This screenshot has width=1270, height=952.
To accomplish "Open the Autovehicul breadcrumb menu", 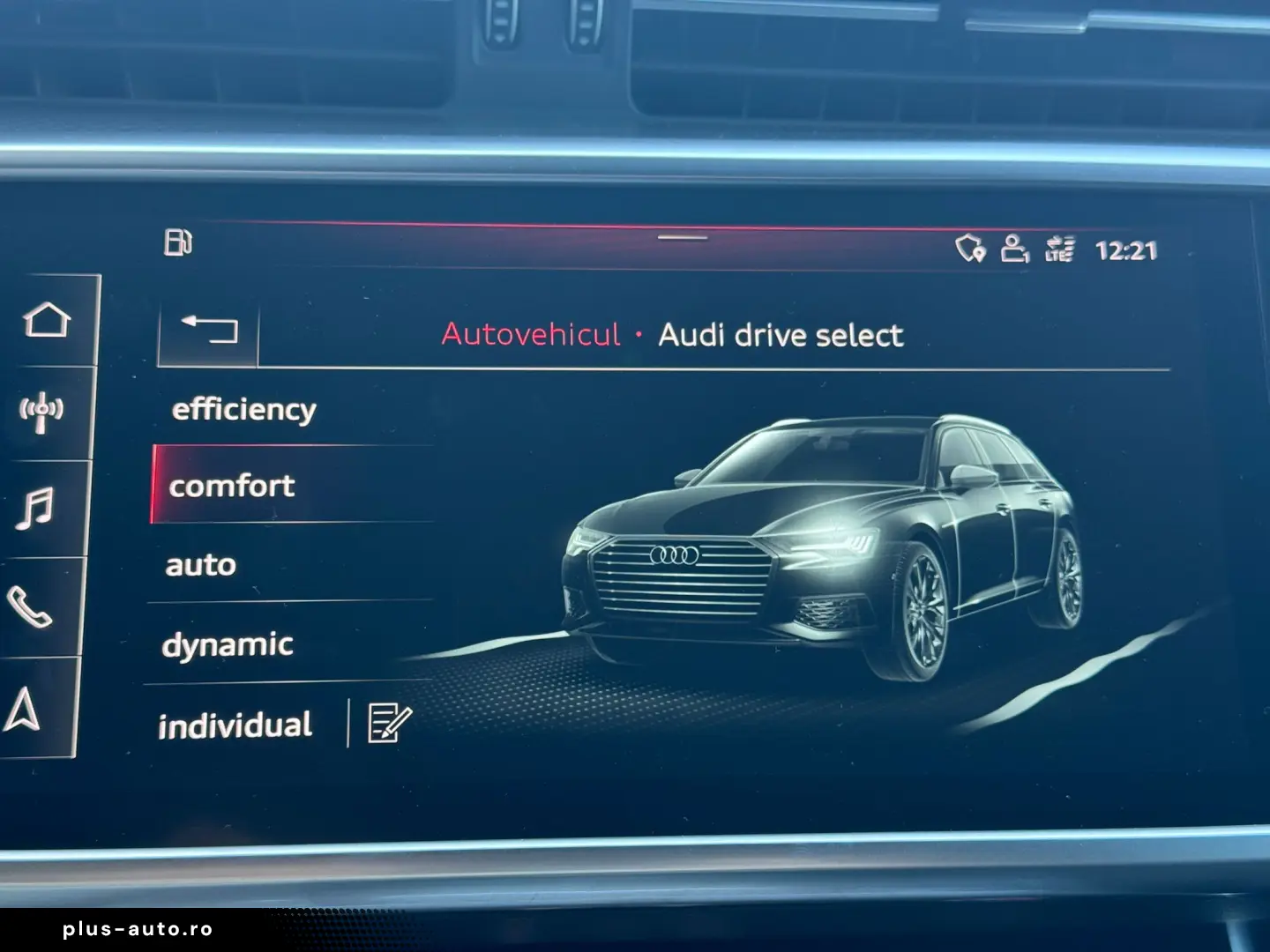I will point(532,336).
